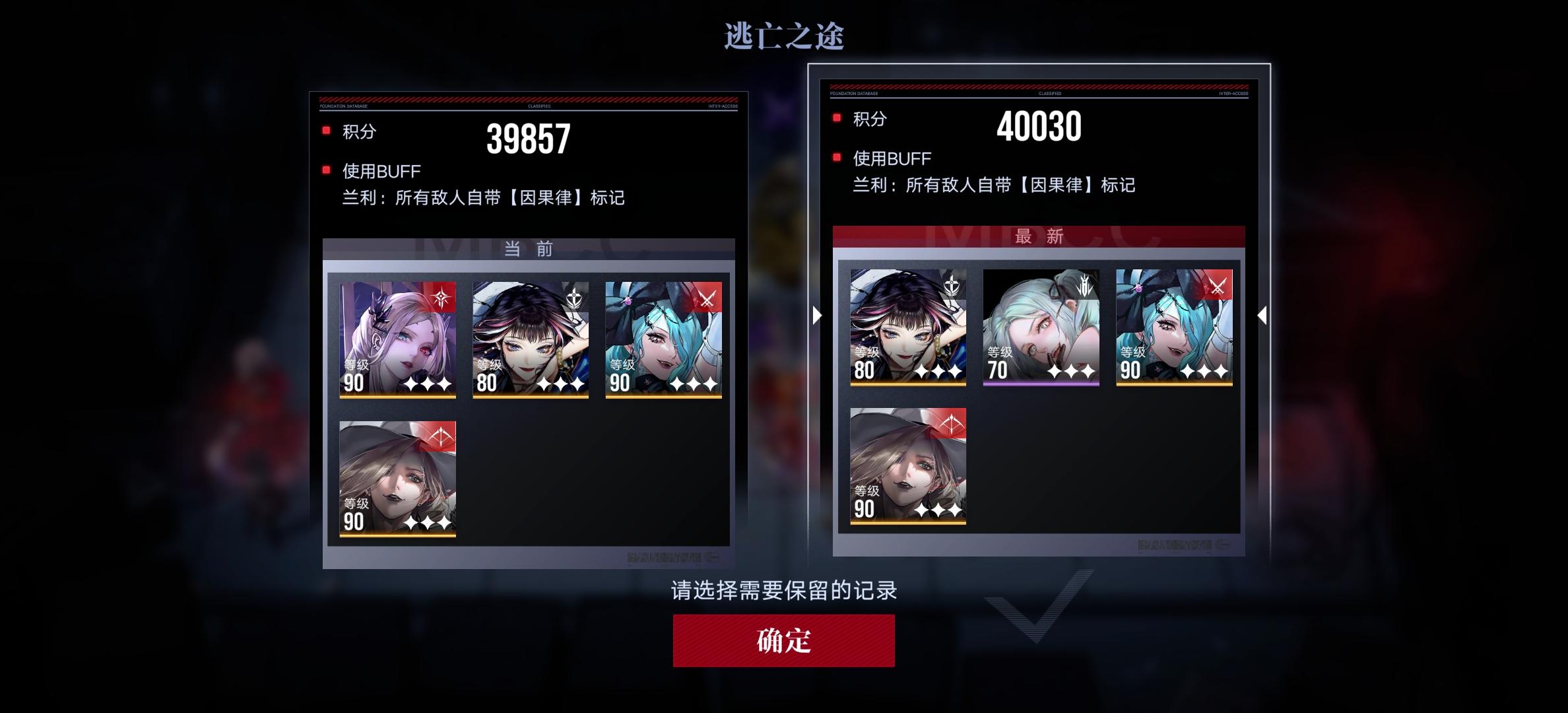1568x713 pixels.
Task: Click the purple progress bar under the level 70 character
Action: coord(1041,384)
